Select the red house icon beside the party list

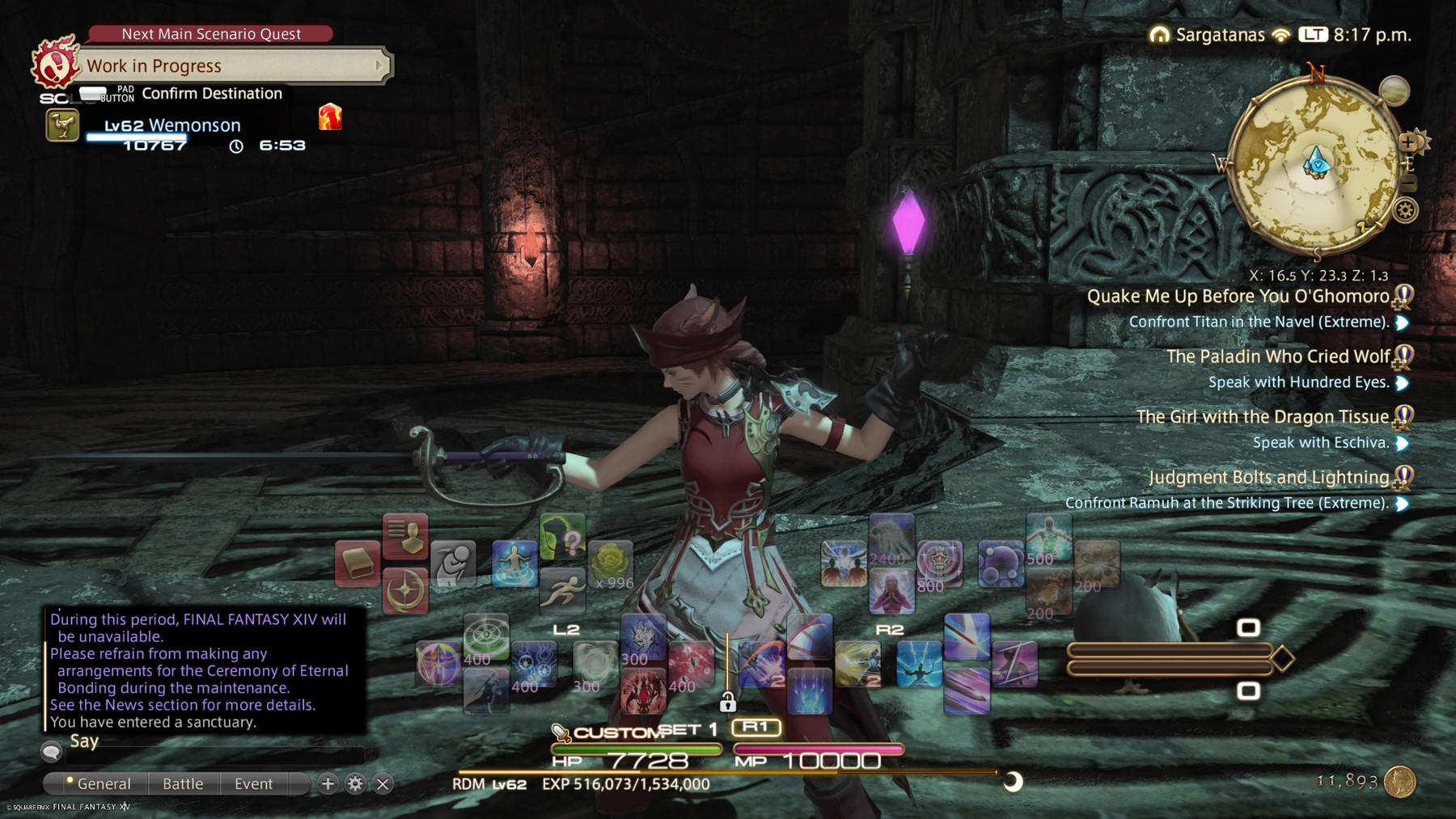330,117
